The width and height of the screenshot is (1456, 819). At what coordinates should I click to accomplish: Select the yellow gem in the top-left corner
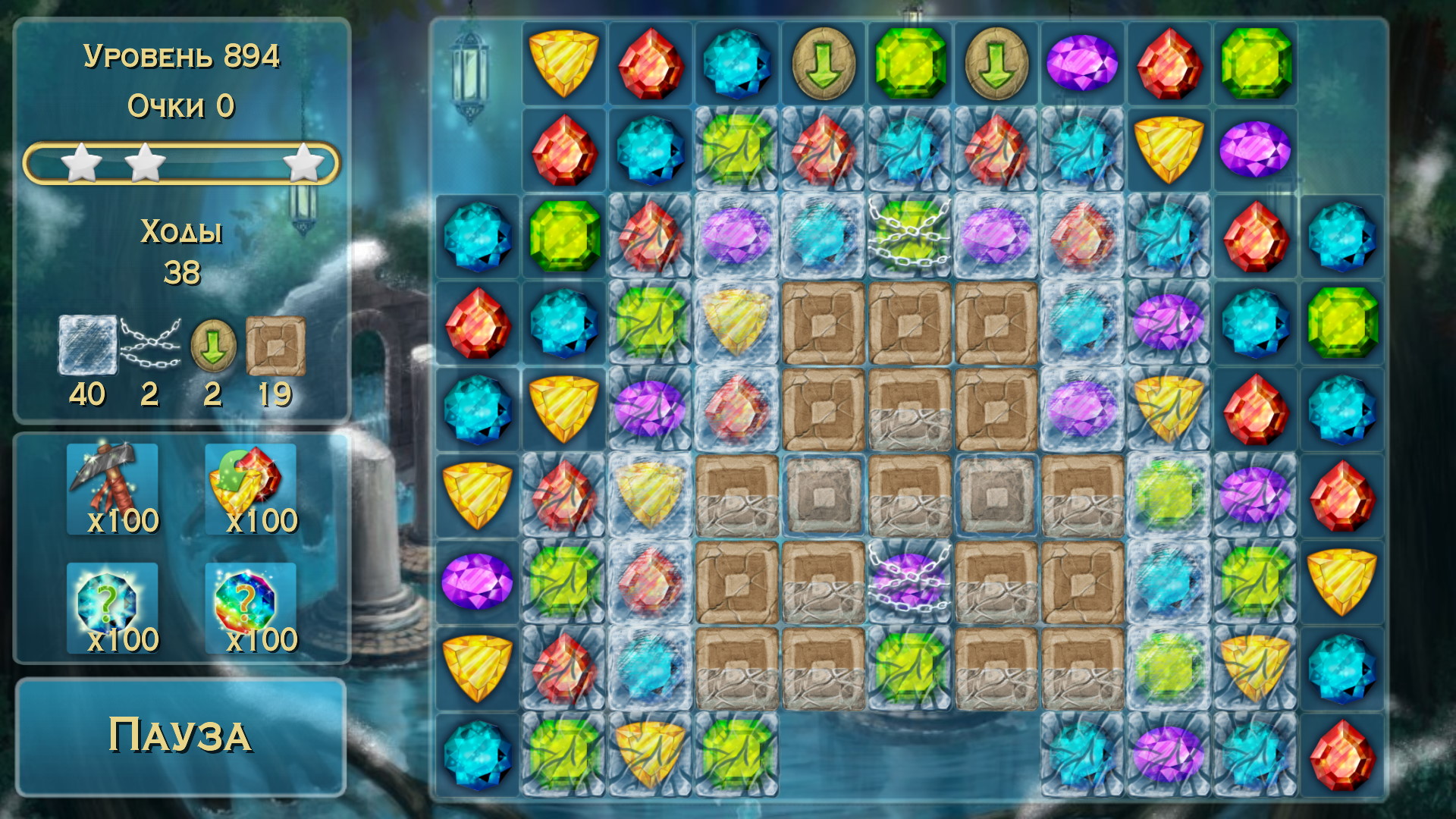tap(563, 64)
